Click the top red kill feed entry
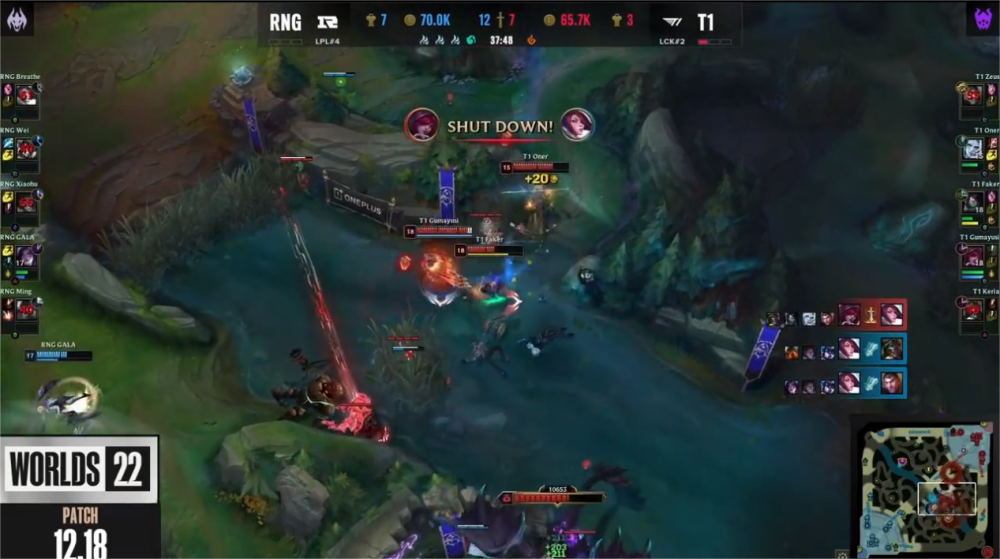1000x559 pixels. [869, 315]
